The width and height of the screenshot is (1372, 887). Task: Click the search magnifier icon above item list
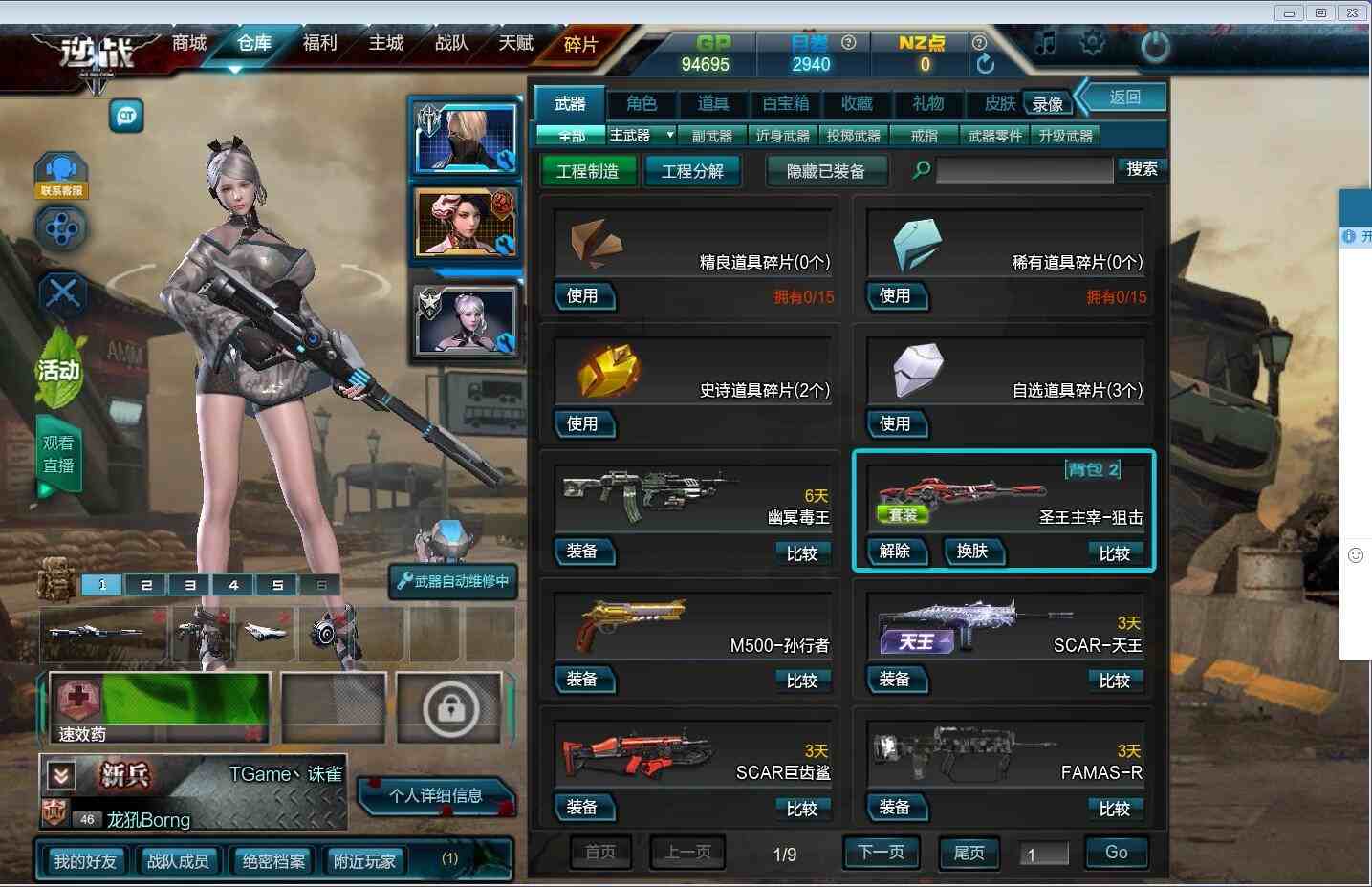click(x=919, y=169)
